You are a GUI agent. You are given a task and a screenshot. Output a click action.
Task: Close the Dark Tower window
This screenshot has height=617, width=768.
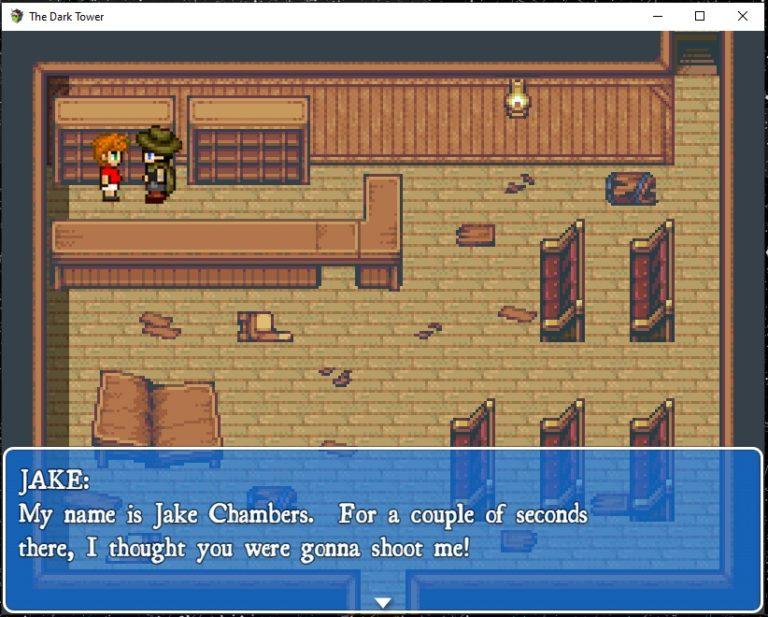[742, 16]
